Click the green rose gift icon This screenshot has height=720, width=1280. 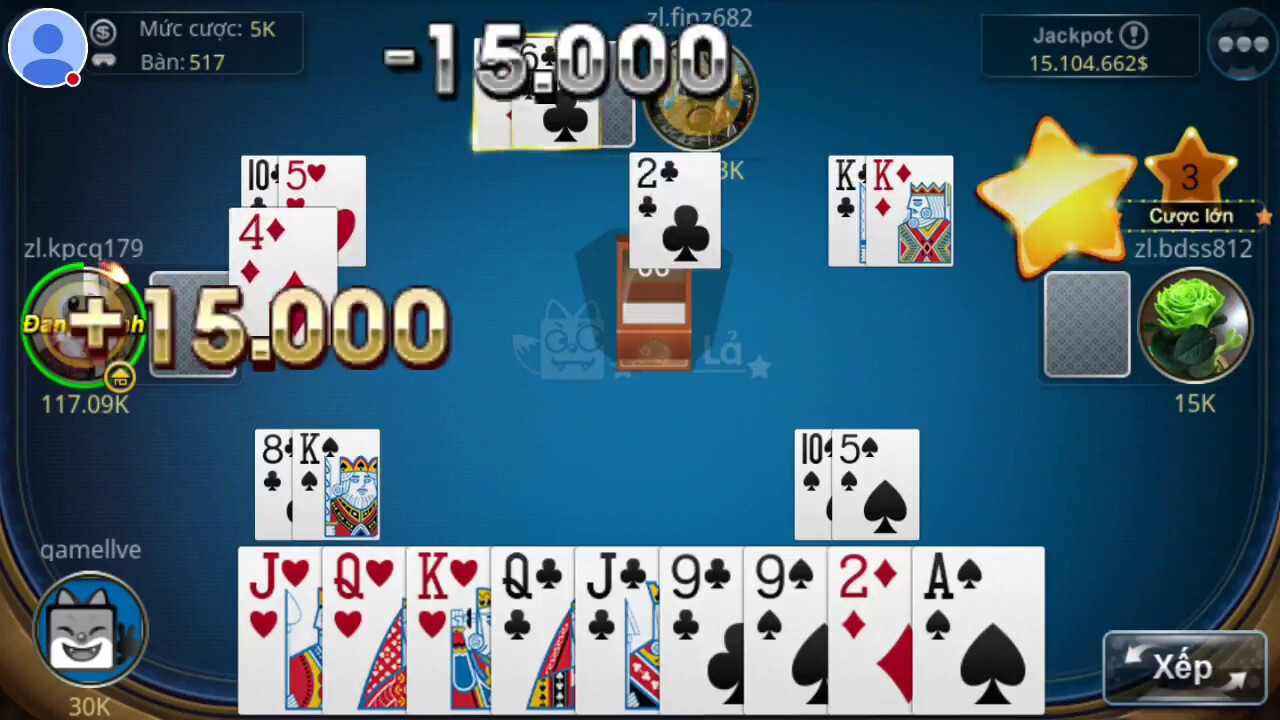[x=1196, y=325]
